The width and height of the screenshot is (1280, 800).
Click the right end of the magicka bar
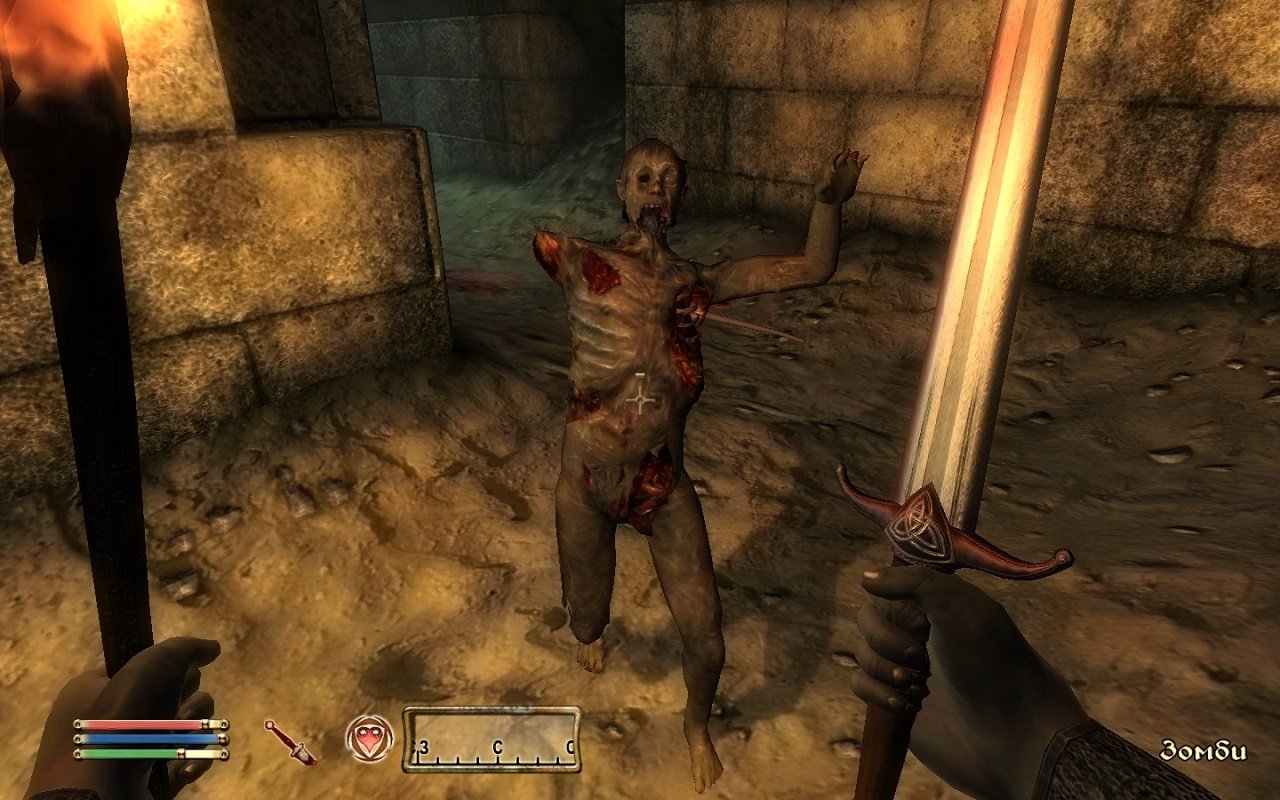pyautogui.click(x=222, y=741)
